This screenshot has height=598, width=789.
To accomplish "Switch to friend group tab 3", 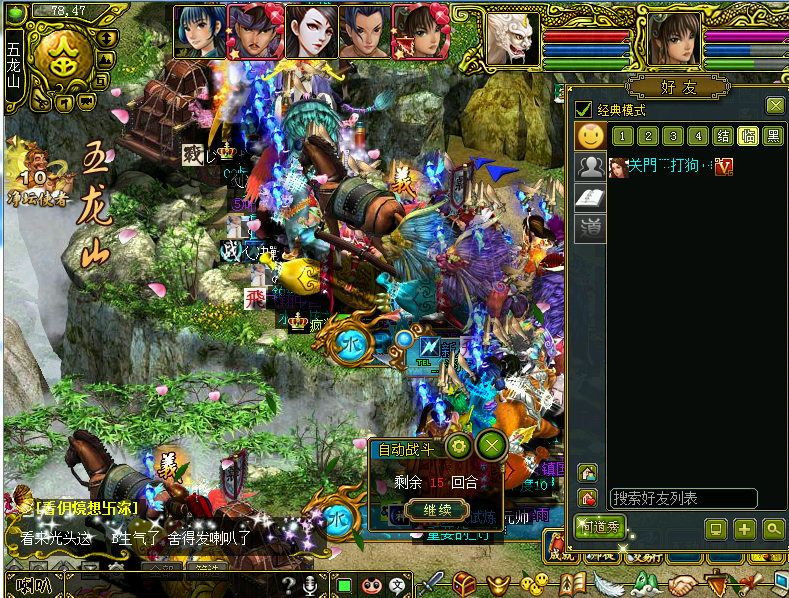I will [x=673, y=137].
